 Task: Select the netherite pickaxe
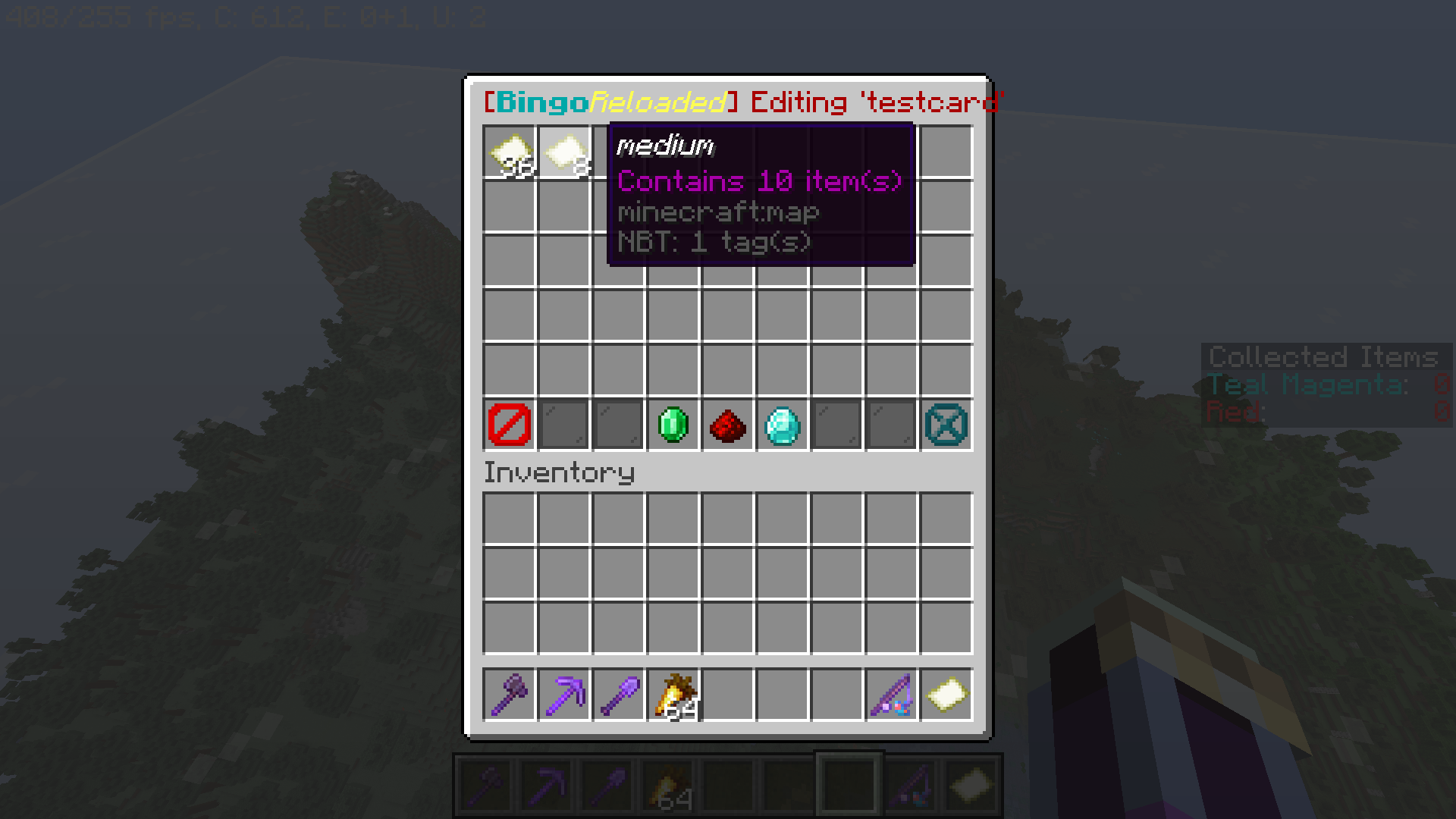coord(563,695)
